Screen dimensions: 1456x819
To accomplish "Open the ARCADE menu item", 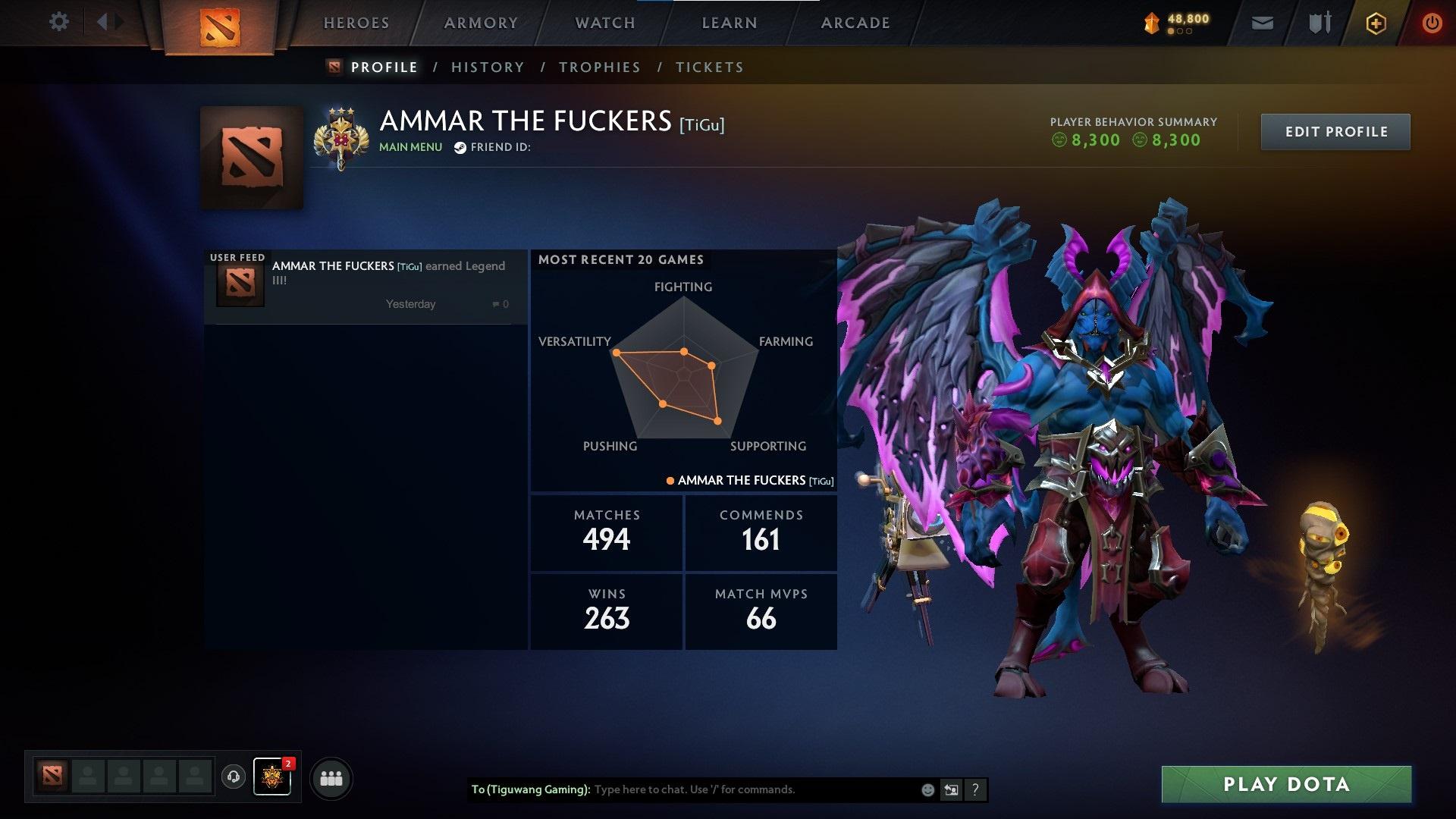I will pos(855,23).
